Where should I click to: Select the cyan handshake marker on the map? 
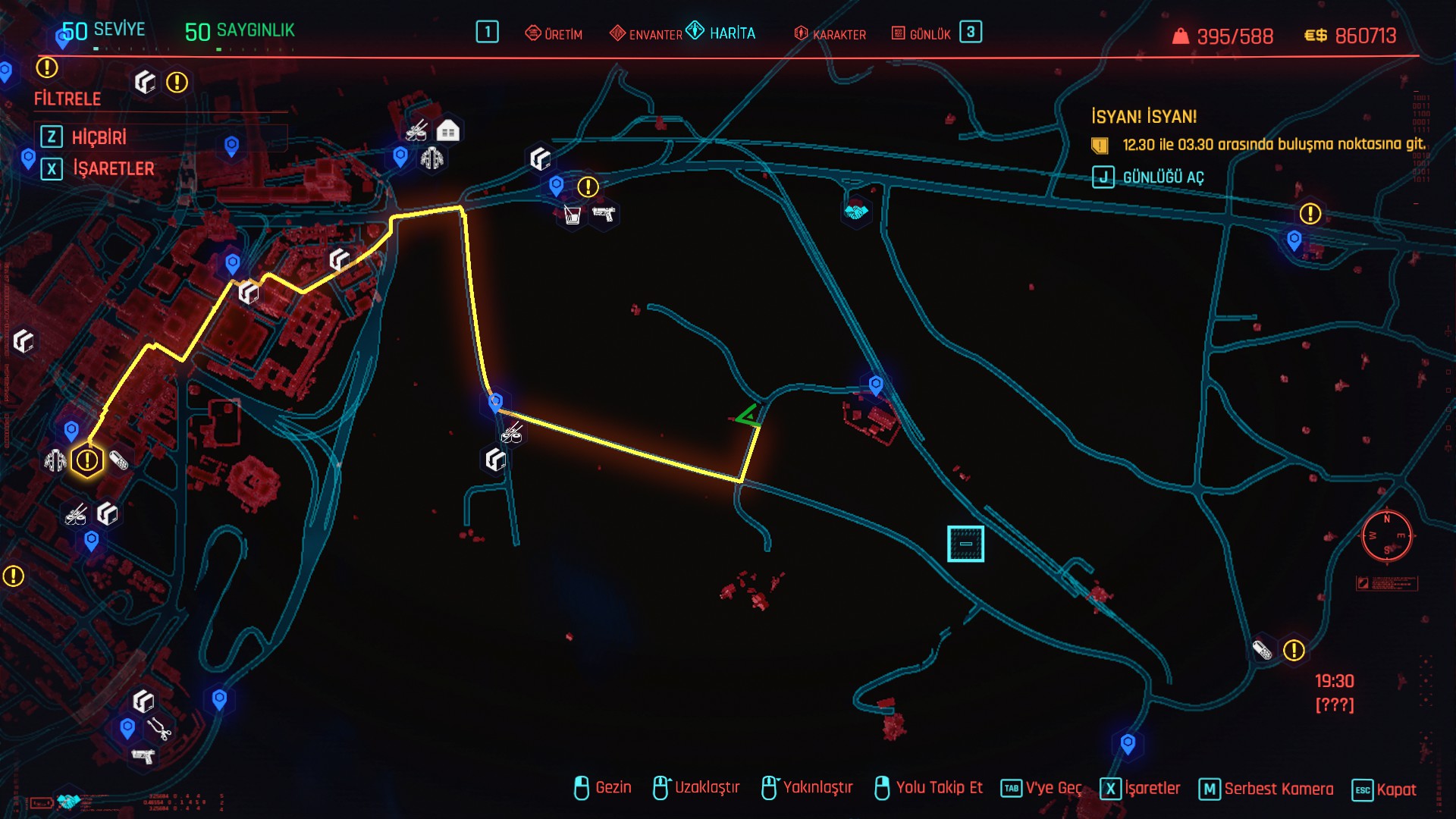tap(856, 212)
